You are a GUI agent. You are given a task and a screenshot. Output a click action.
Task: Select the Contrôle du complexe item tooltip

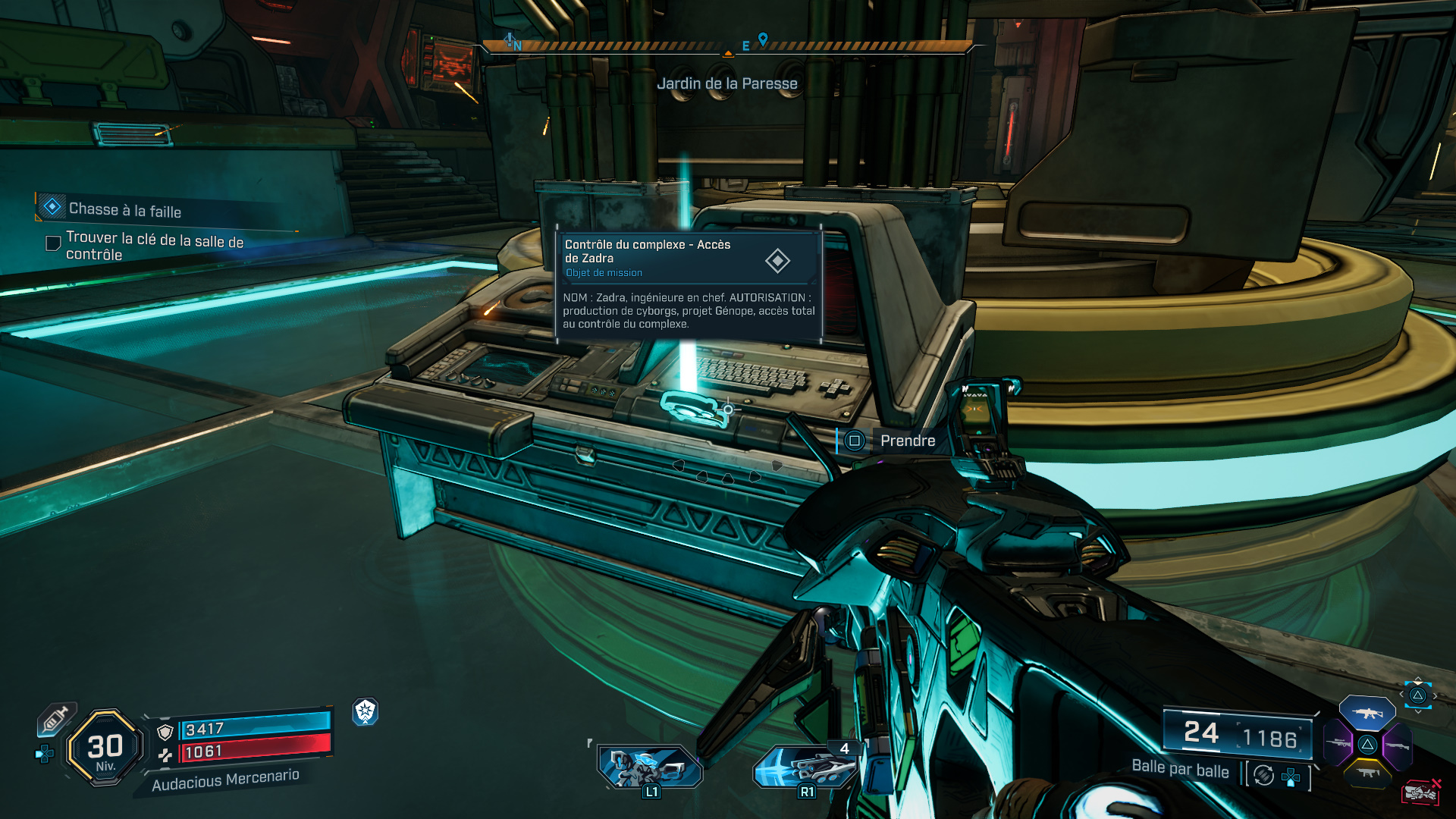click(689, 284)
